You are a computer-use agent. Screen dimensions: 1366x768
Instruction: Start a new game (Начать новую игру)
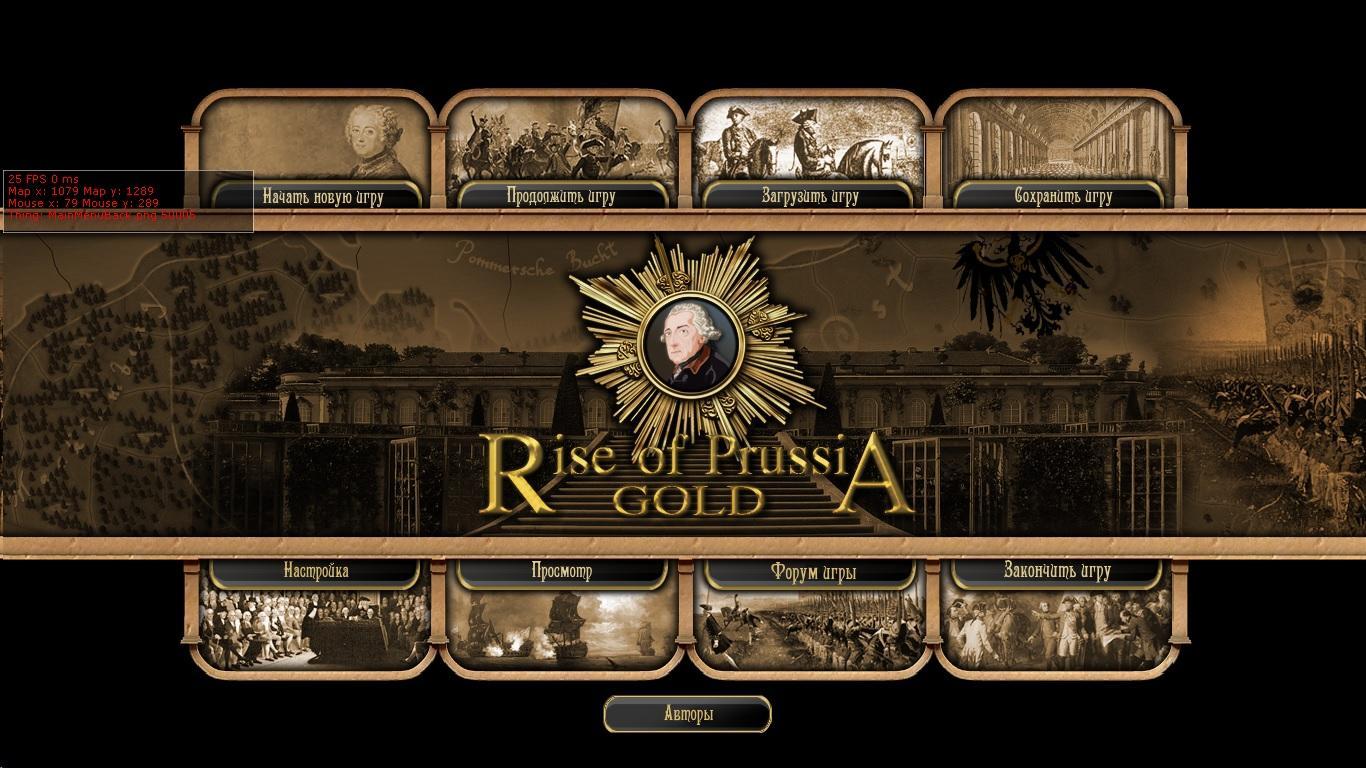click(323, 196)
